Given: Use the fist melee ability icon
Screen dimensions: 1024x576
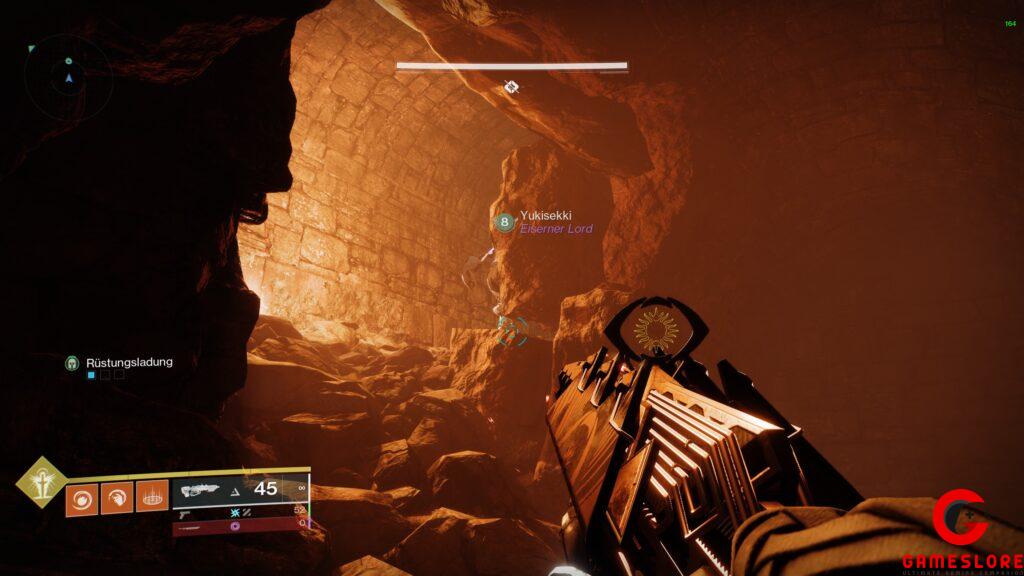Looking at the screenshot, I should (x=117, y=498).
